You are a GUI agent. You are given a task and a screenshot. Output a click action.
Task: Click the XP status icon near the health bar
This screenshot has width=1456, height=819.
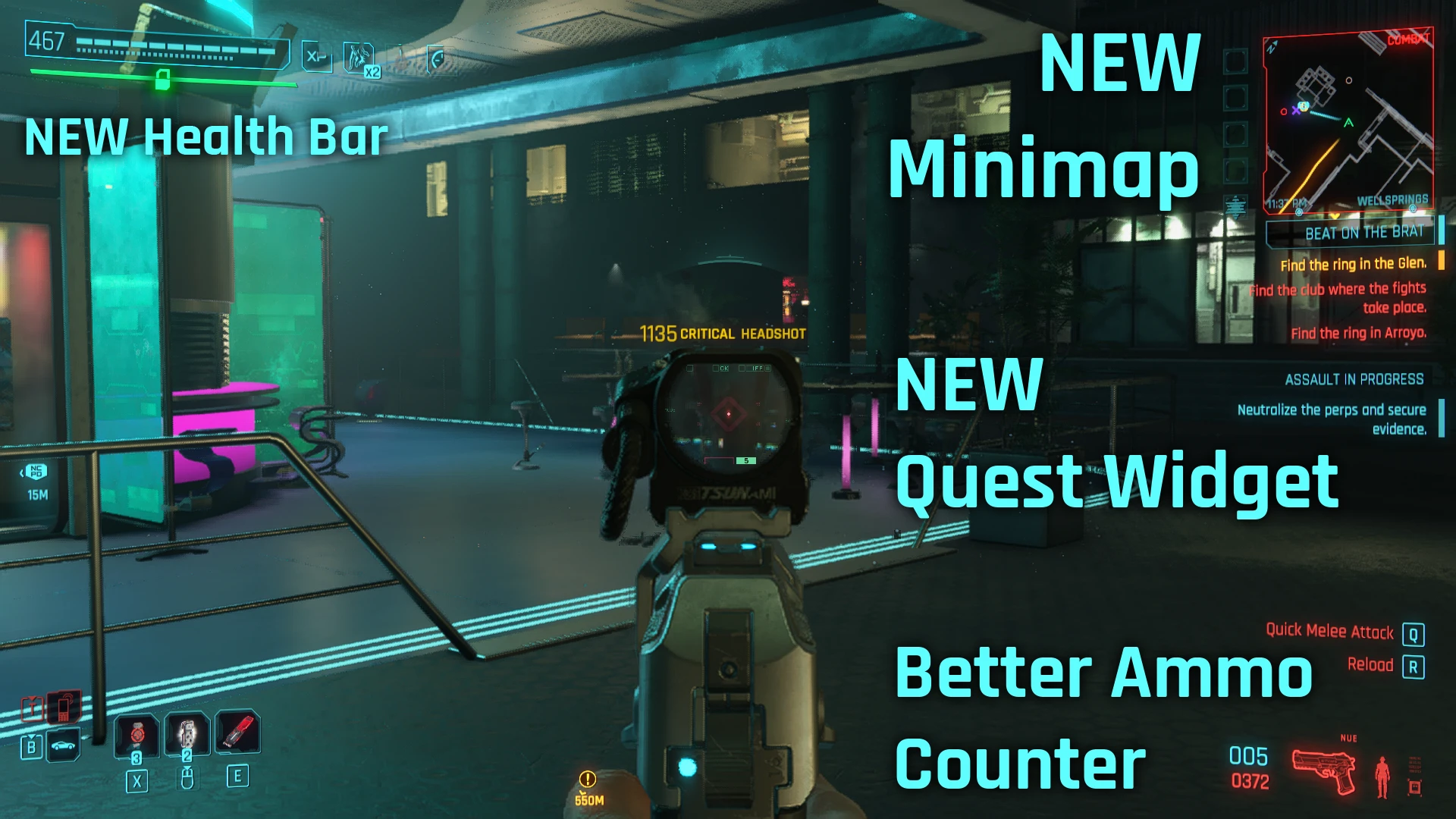tap(317, 55)
